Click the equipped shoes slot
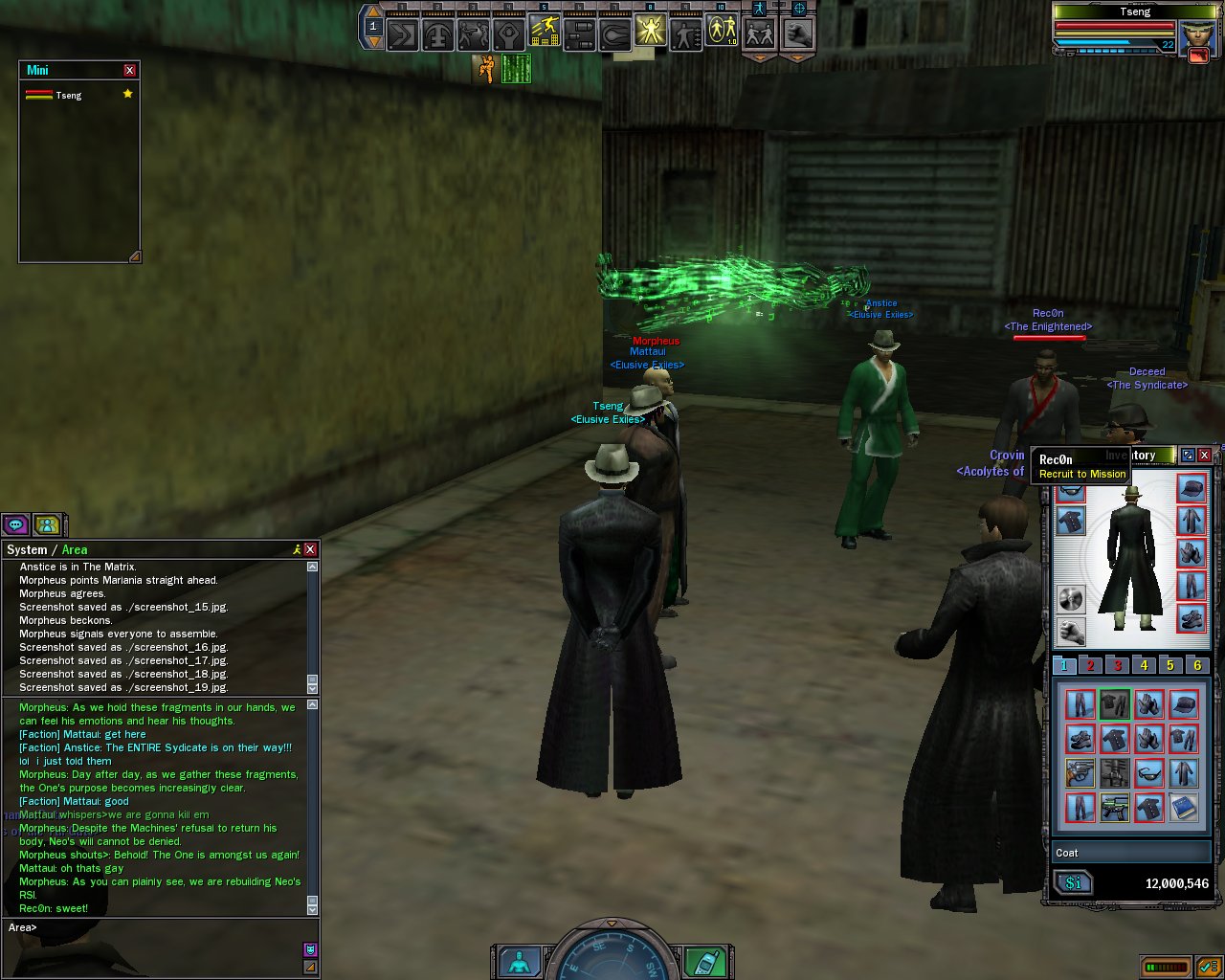The image size is (1225, 980). point(1192,618)
